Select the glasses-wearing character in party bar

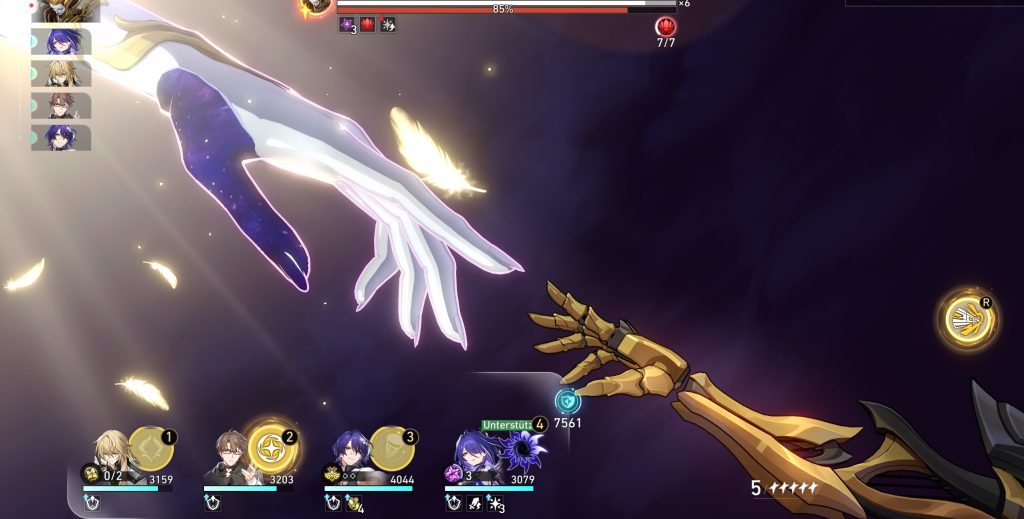coord(230,458)
